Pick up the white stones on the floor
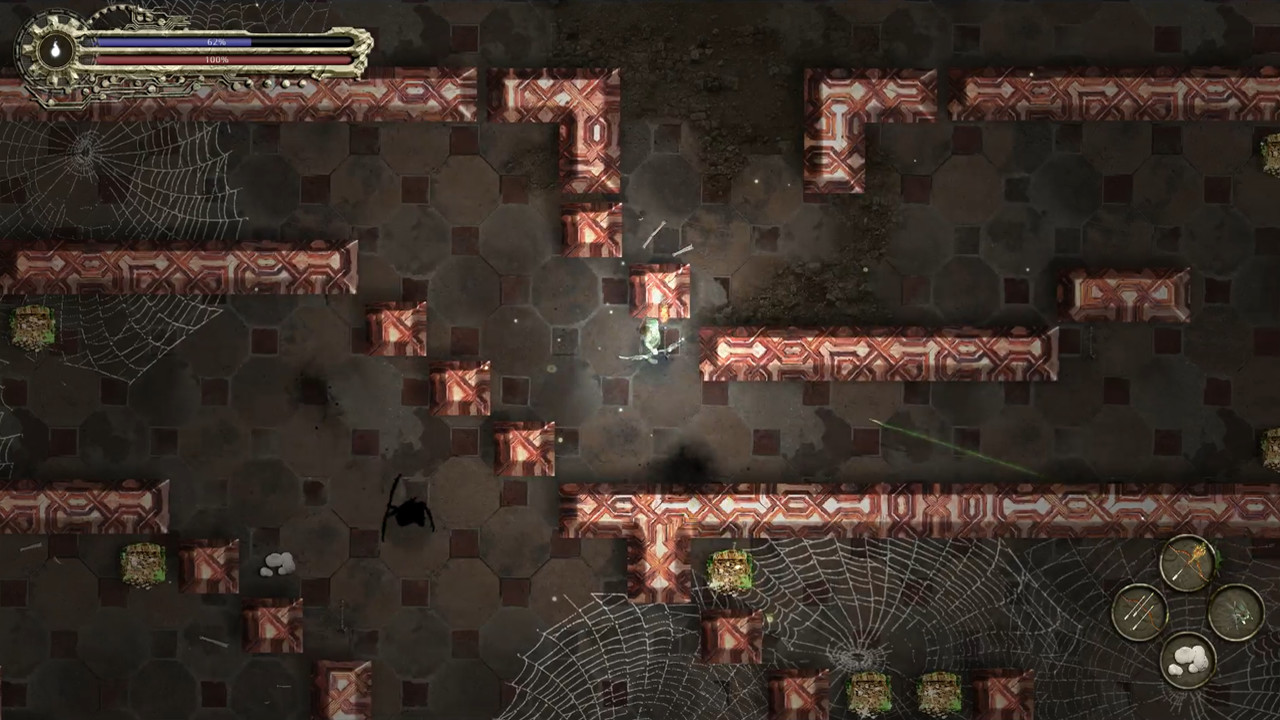Viewport: 1280px width, 720px height. (278, 566)
